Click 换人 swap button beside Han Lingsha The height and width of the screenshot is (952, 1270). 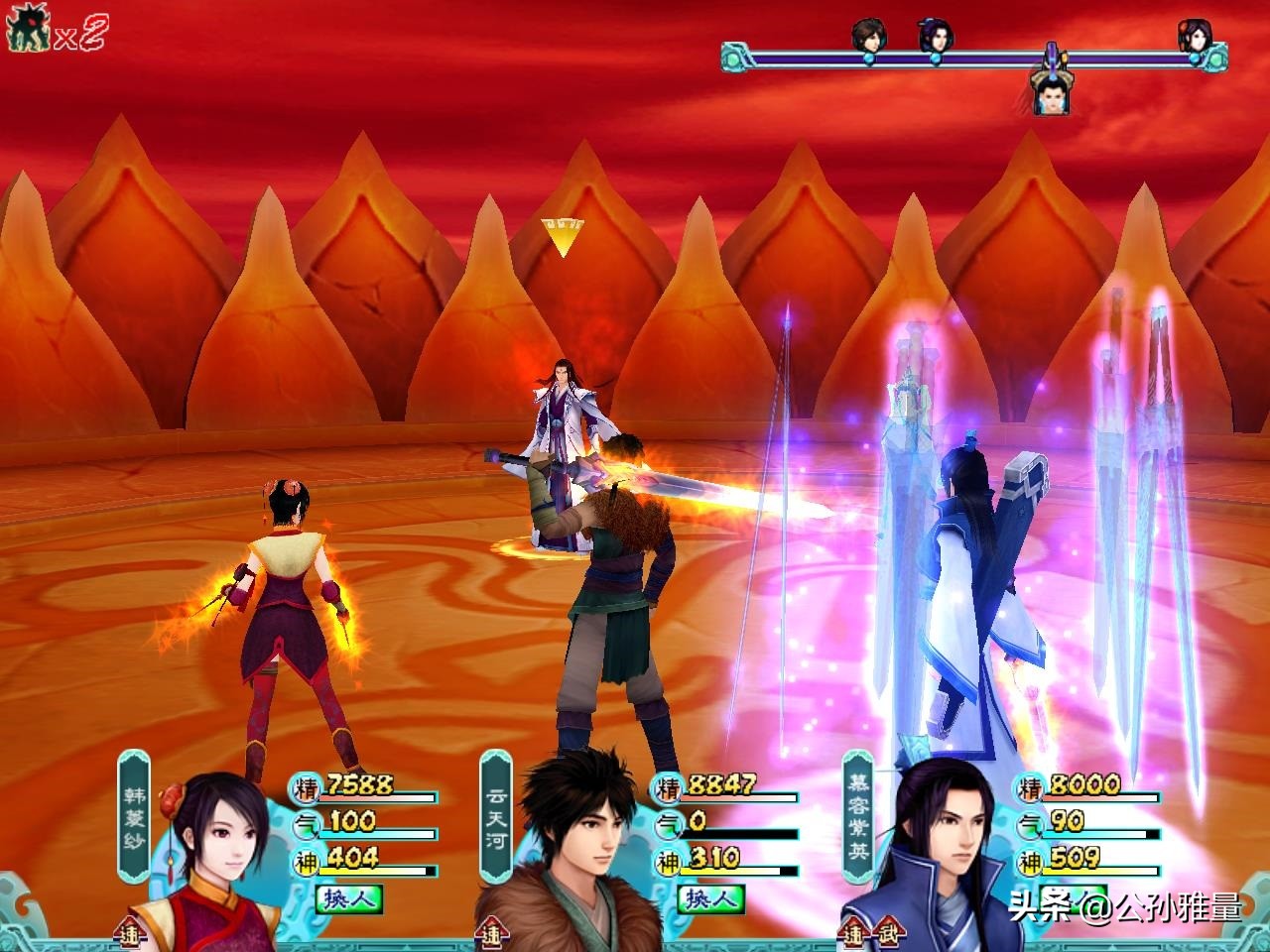coord(349,898)
